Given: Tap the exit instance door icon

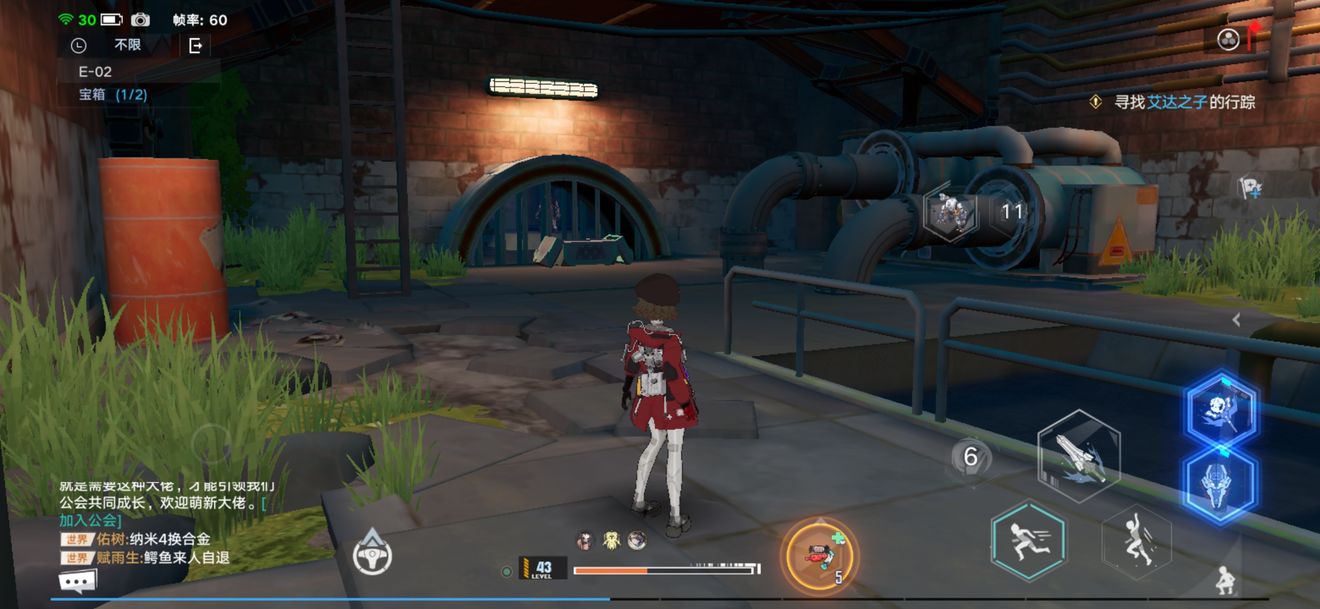Looking at the screenshot, I should [195, 45].
